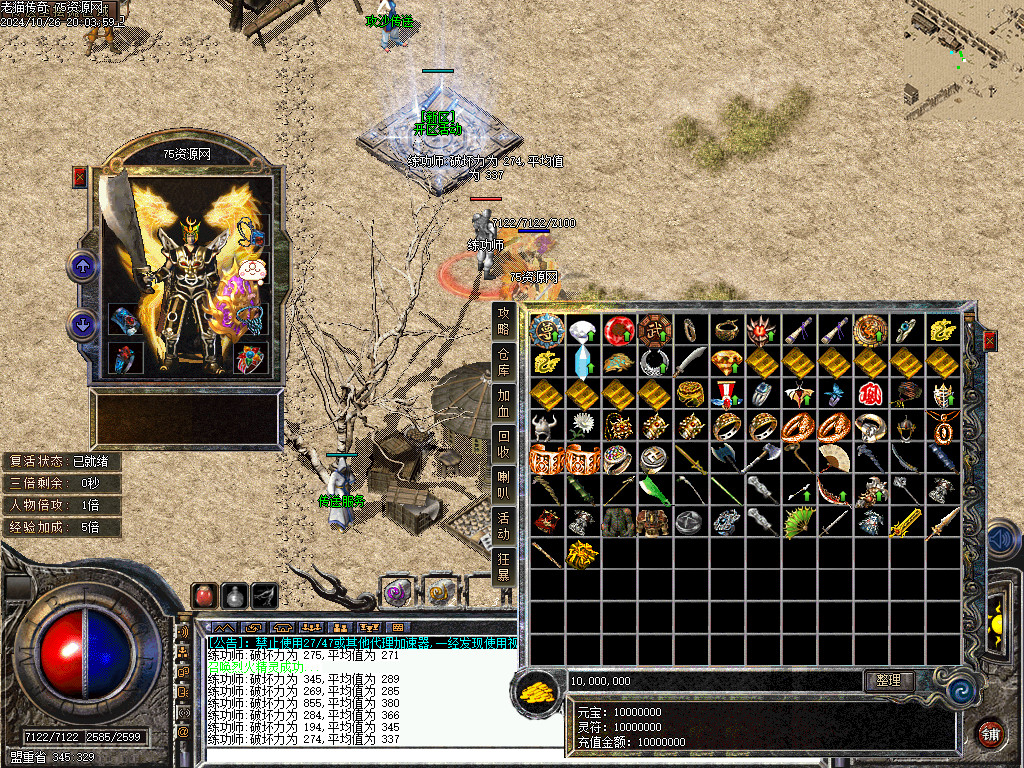Activate the 狂暴 berserk button
The image size is (1024, 768).
point(504,565)
